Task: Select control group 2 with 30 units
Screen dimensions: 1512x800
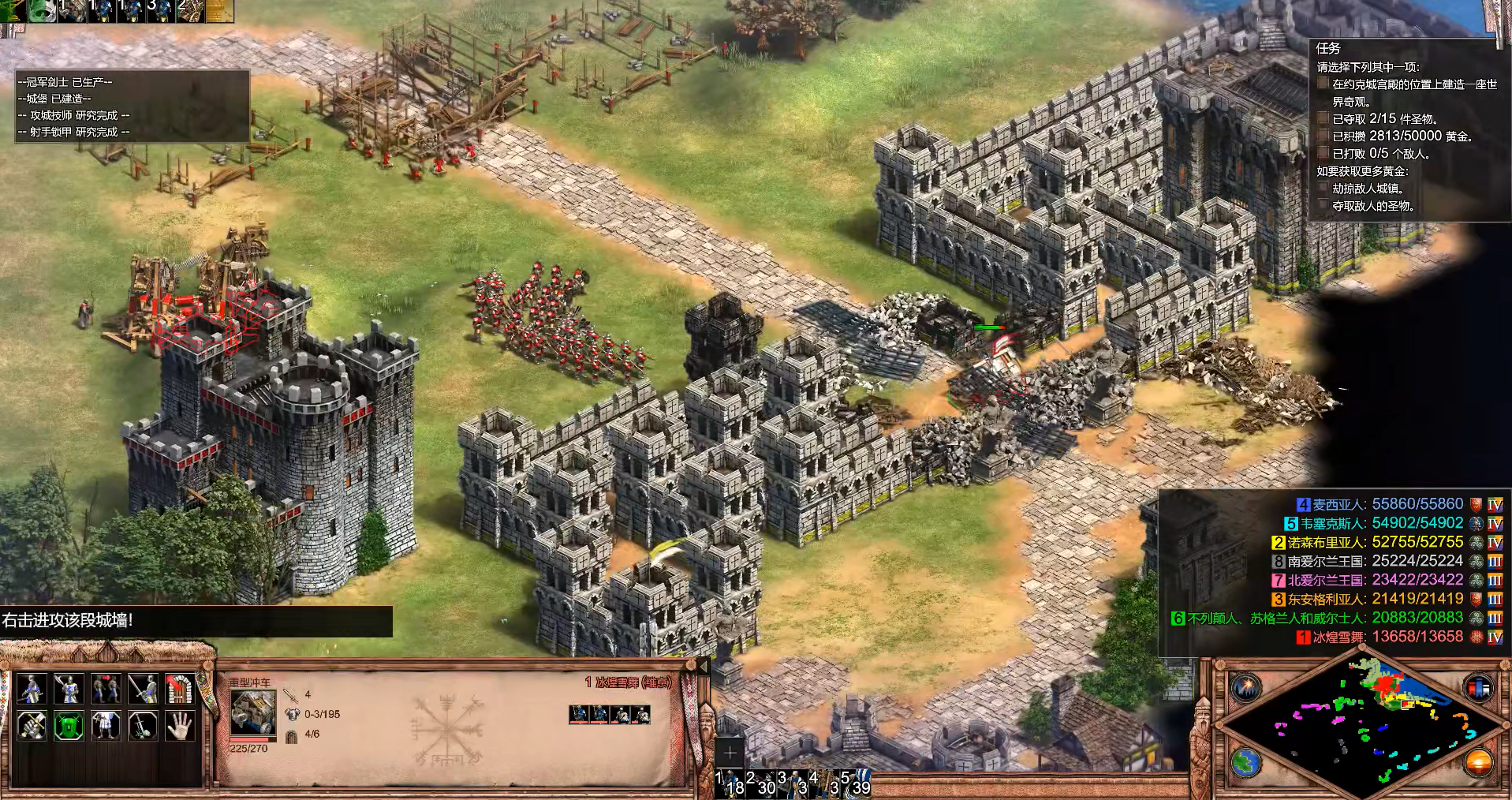Action: click(x=763, y=782)
